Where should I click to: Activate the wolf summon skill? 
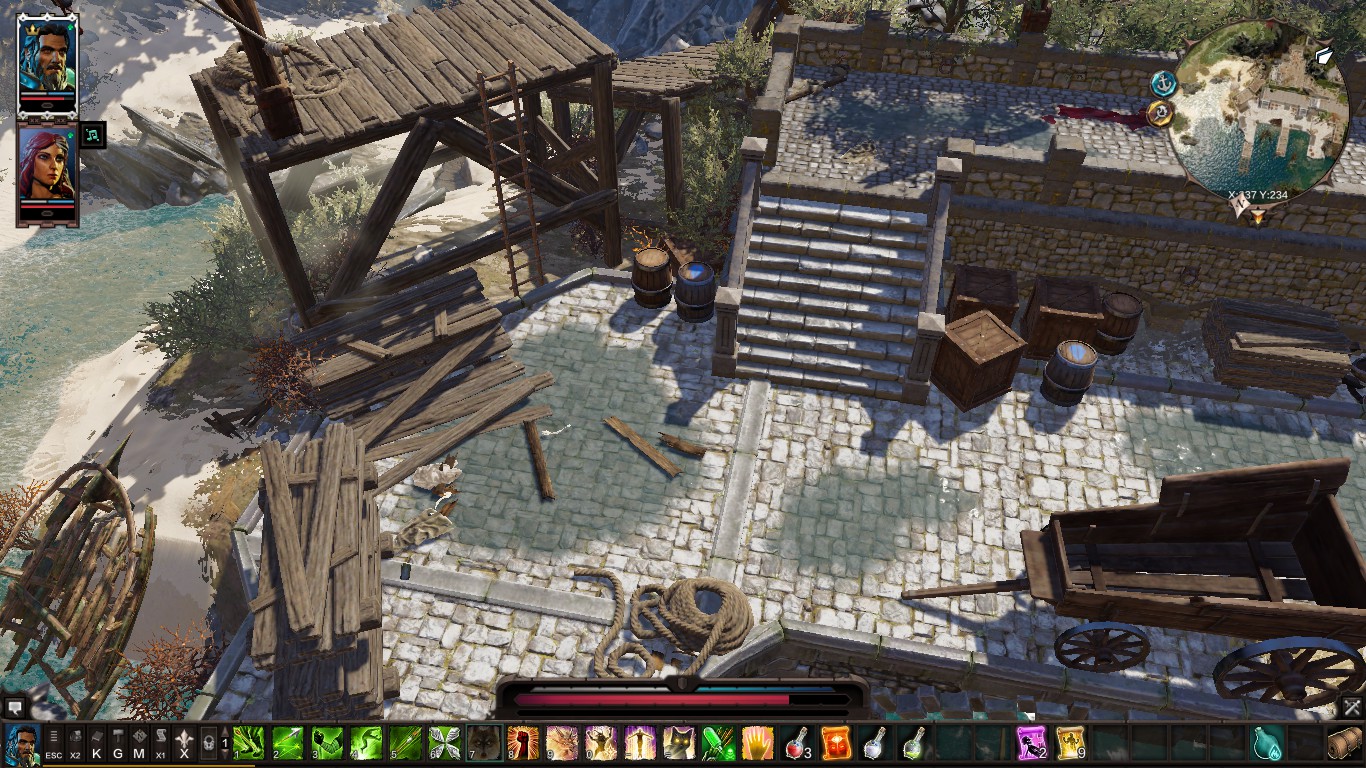click(x=483, y=744)
